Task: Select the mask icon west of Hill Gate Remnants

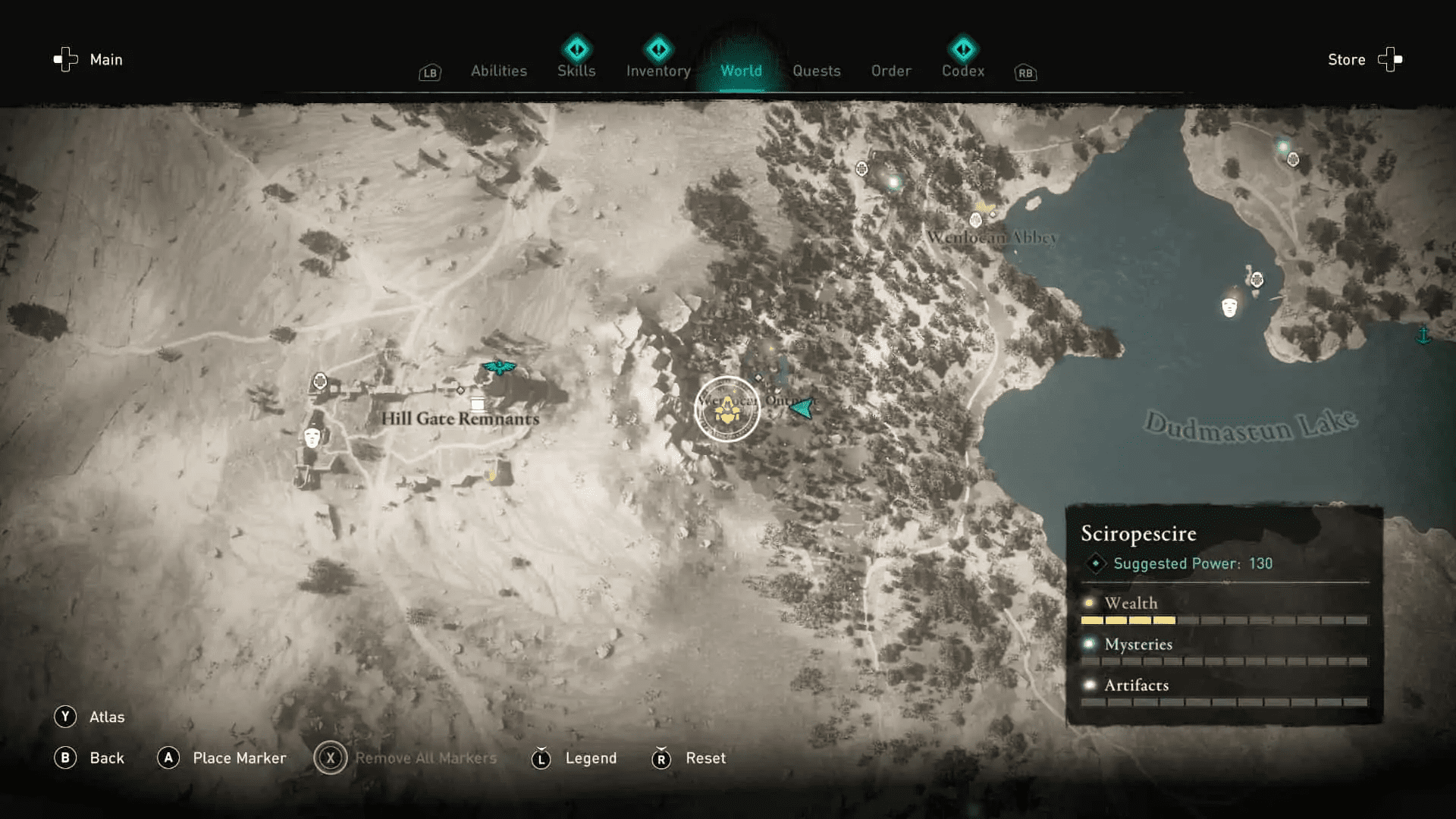Action: pos(312,438)
